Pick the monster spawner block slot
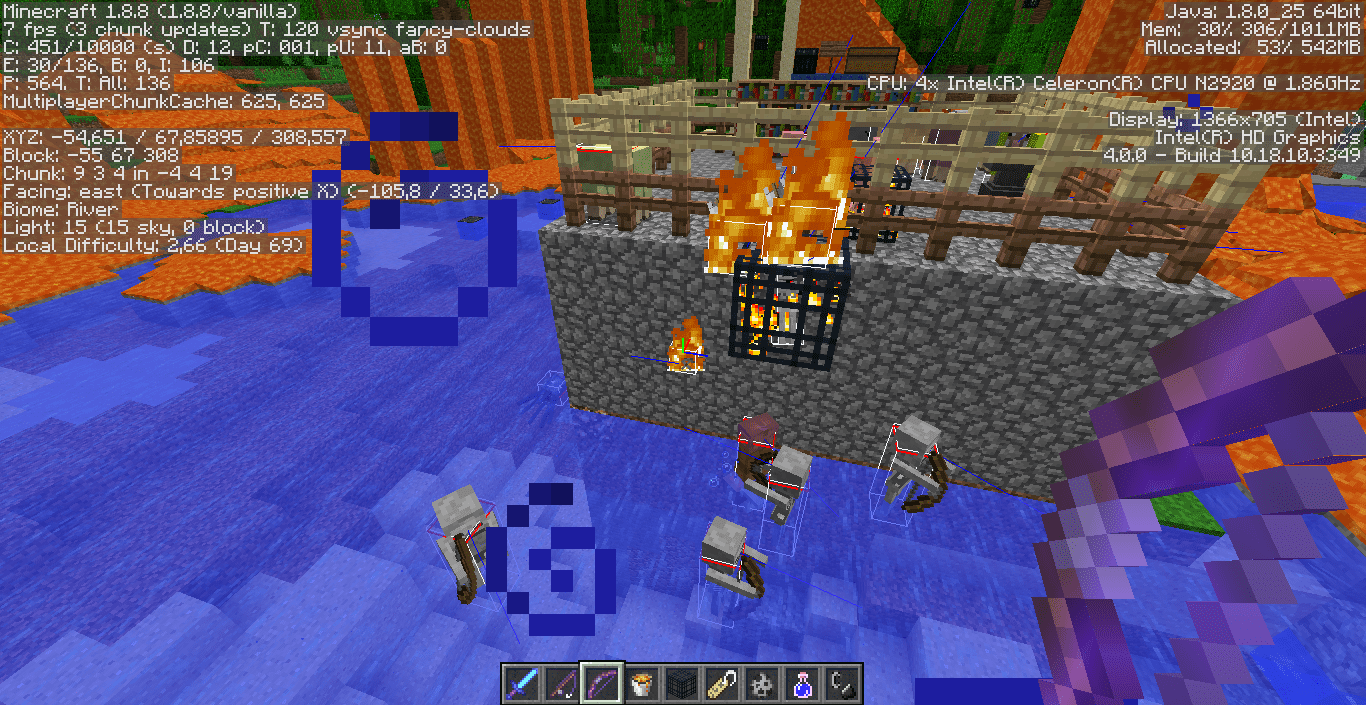Viewport: 1366px width, 705px height. point(682,685)
